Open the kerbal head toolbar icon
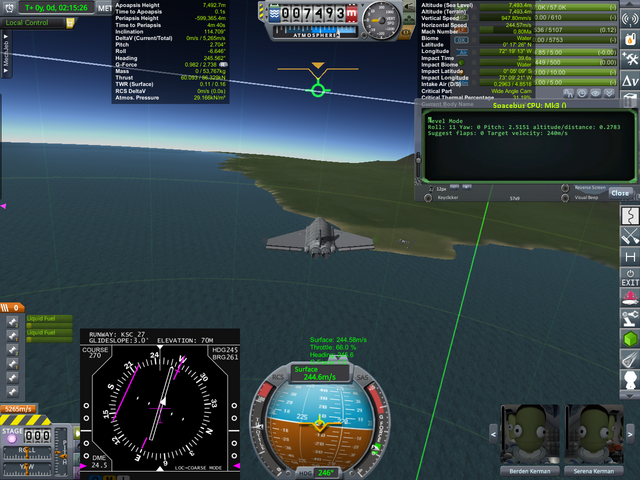Screen dimensions: 640x480 tap(630, 381)
